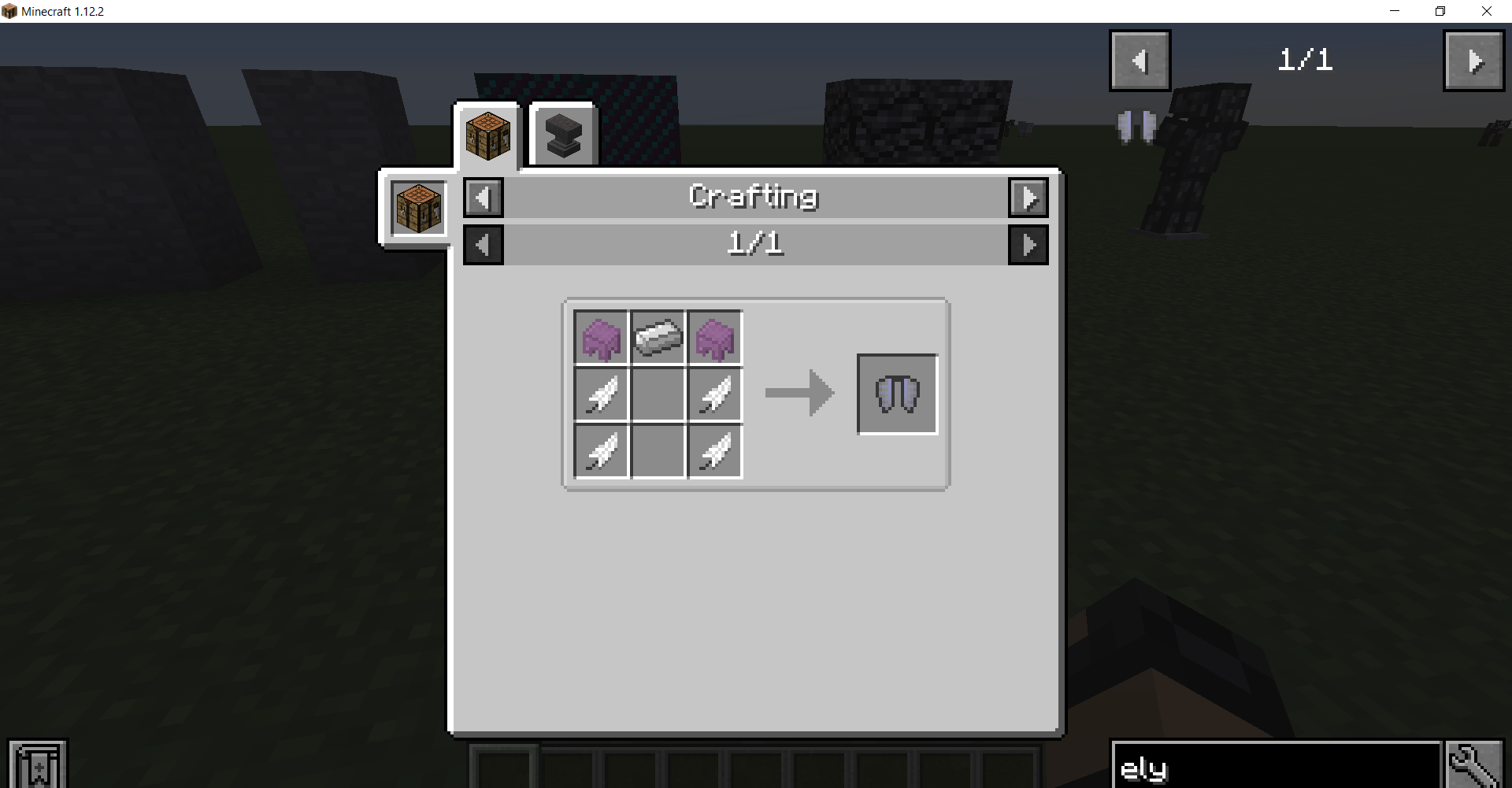Click the crafting table catalyst icon beside the title

(x=417, y=208)
